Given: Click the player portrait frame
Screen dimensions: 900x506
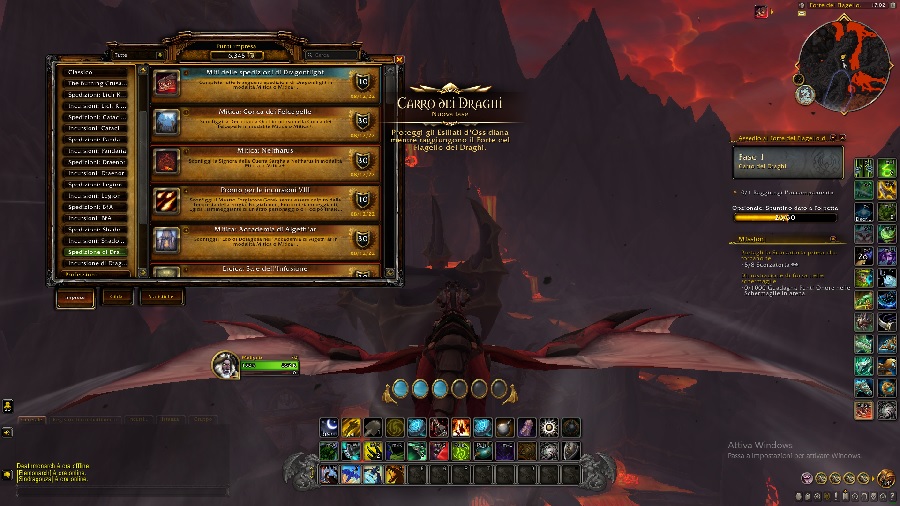Looking at the screenshot, I should click(227, 365).
